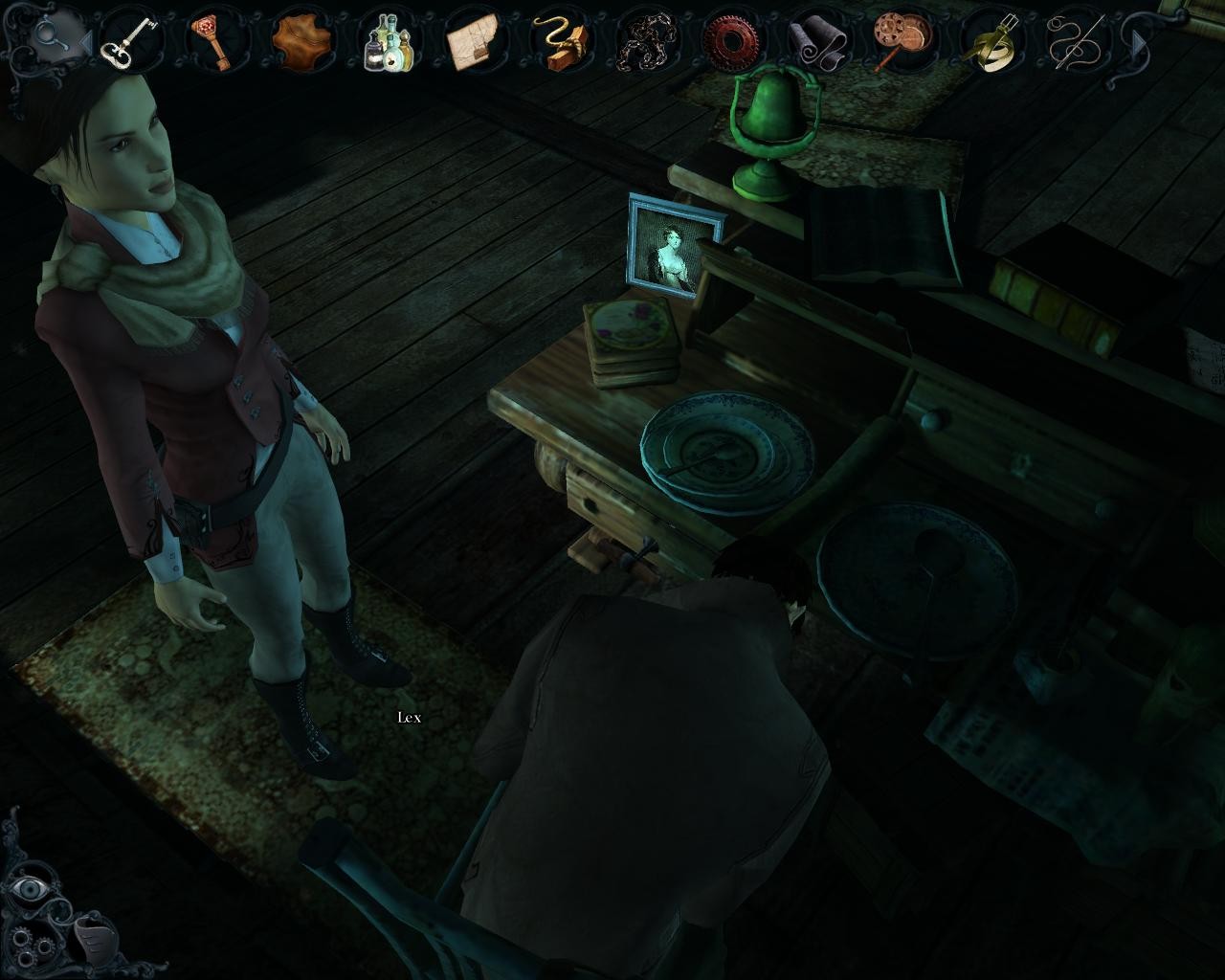This screenshot has height=980, width=1225.
Task: Activate the eye look icon
Action: (29, 889)
